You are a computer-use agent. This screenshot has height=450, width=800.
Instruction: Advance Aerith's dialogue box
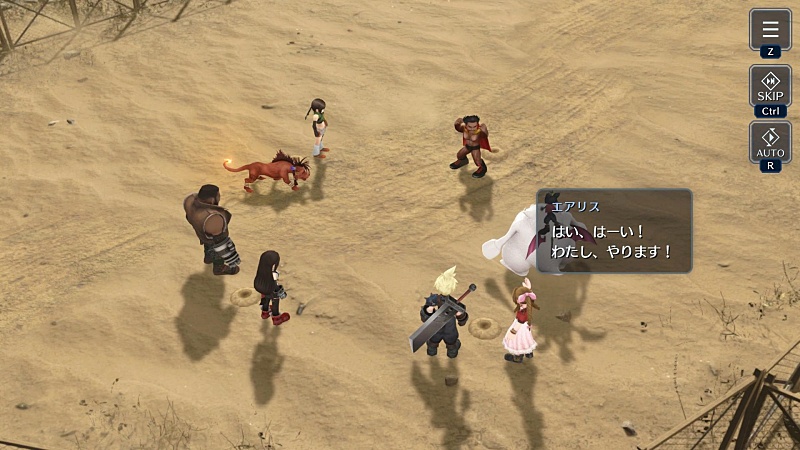pyautogui.click(x=615, y=231)
